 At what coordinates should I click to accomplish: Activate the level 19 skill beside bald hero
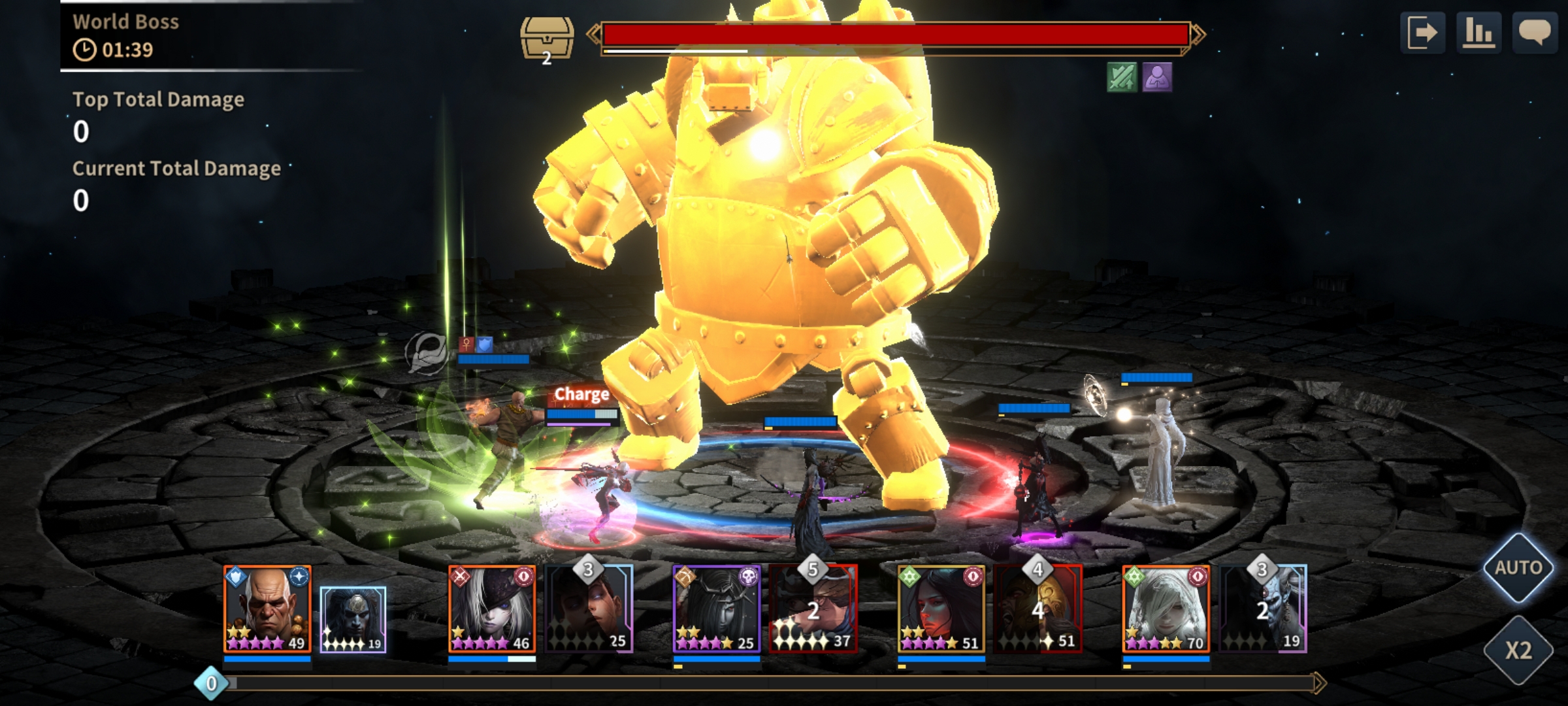353,619
